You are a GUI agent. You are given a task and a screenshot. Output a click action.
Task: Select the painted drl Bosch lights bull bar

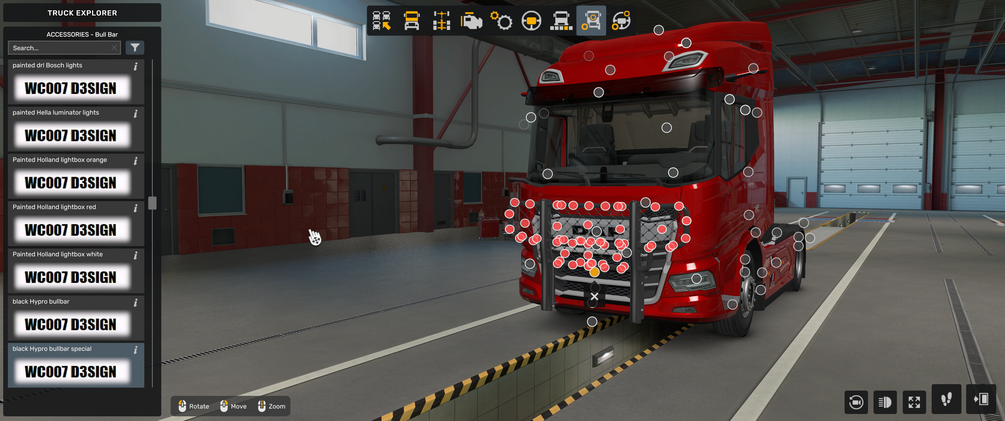click(70, 88)
